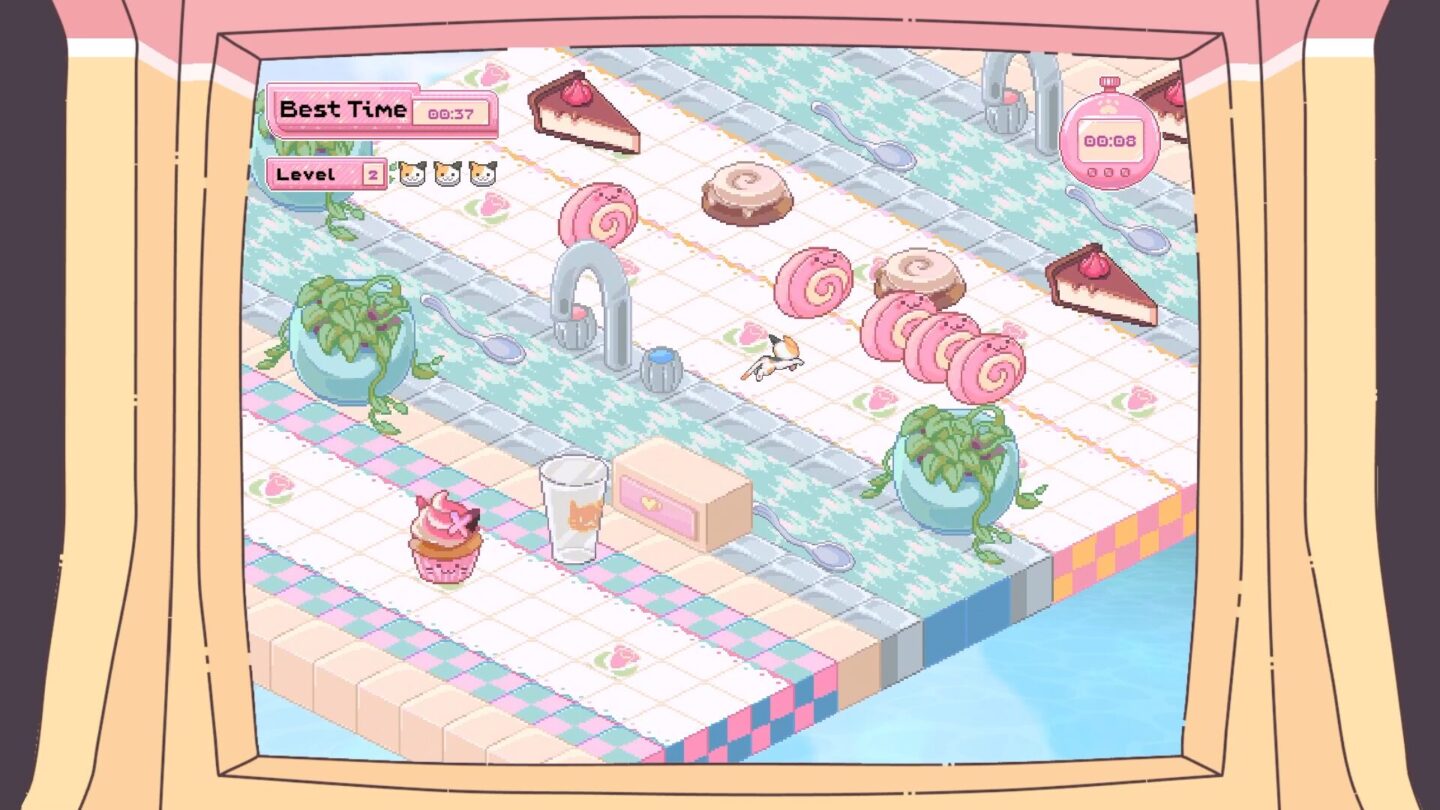Click the 00:37 best time display

pyautogui.click(x=452, y=113)
